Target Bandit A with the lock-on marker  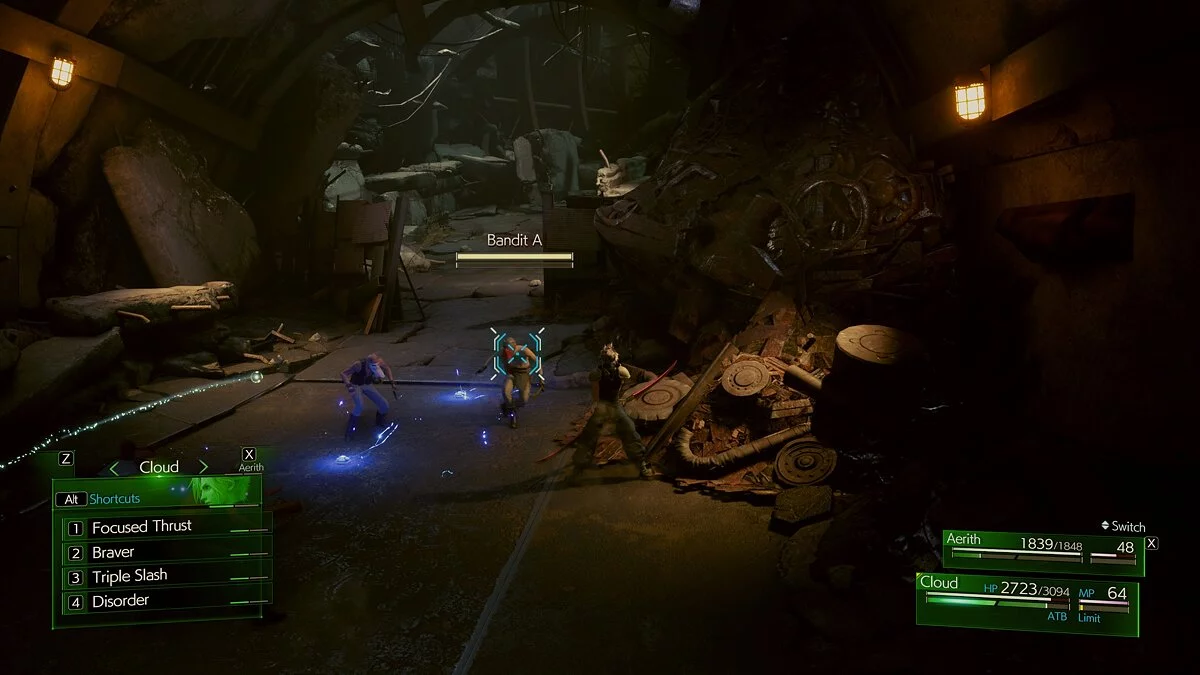pyautogui.click(x=518, y=355)
